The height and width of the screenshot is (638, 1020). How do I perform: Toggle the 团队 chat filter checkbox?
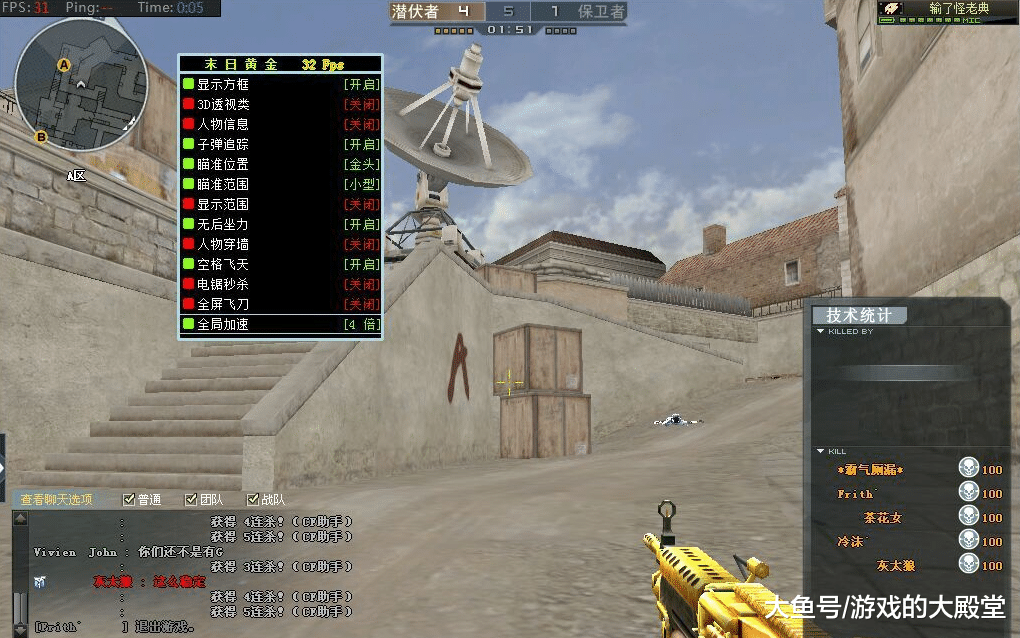coord(191,499)
